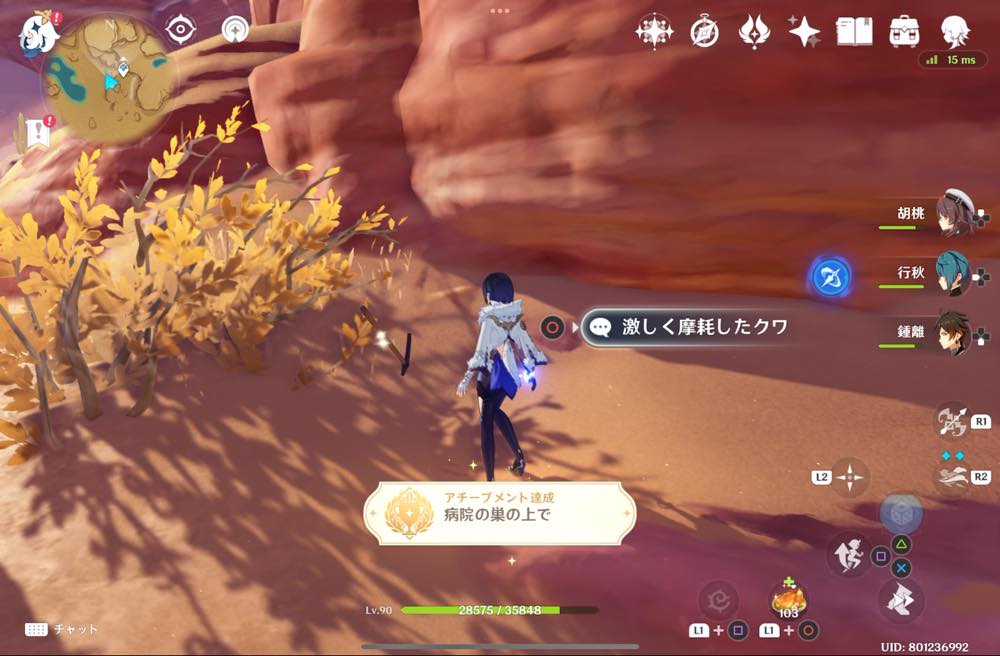
Task: Trigger the elemental burst icon
Action: coord(952,475)
